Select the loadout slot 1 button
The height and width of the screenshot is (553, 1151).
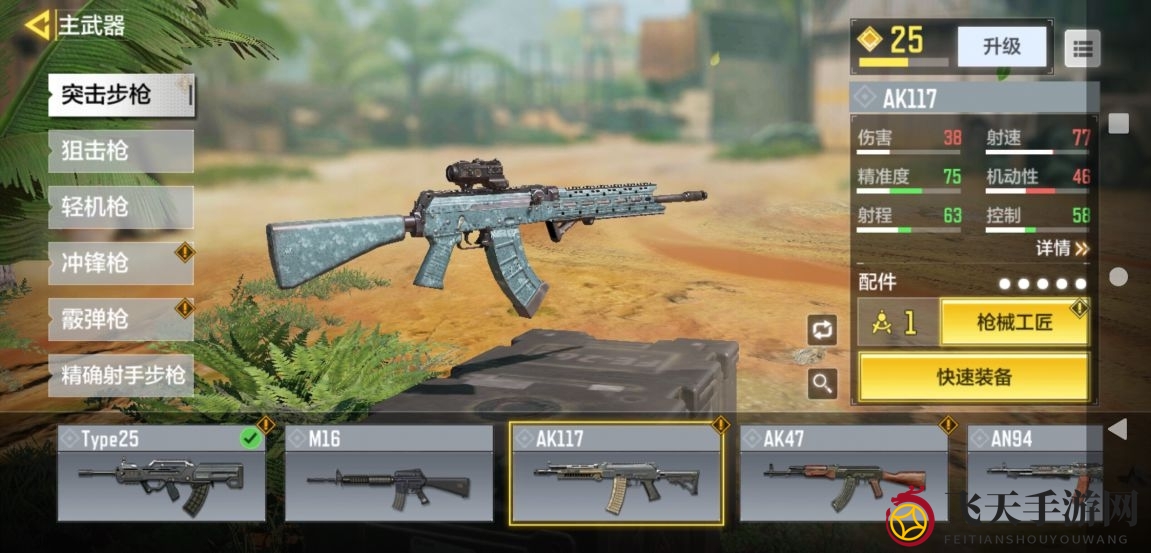pyautogui.click(x=898, y=323)
